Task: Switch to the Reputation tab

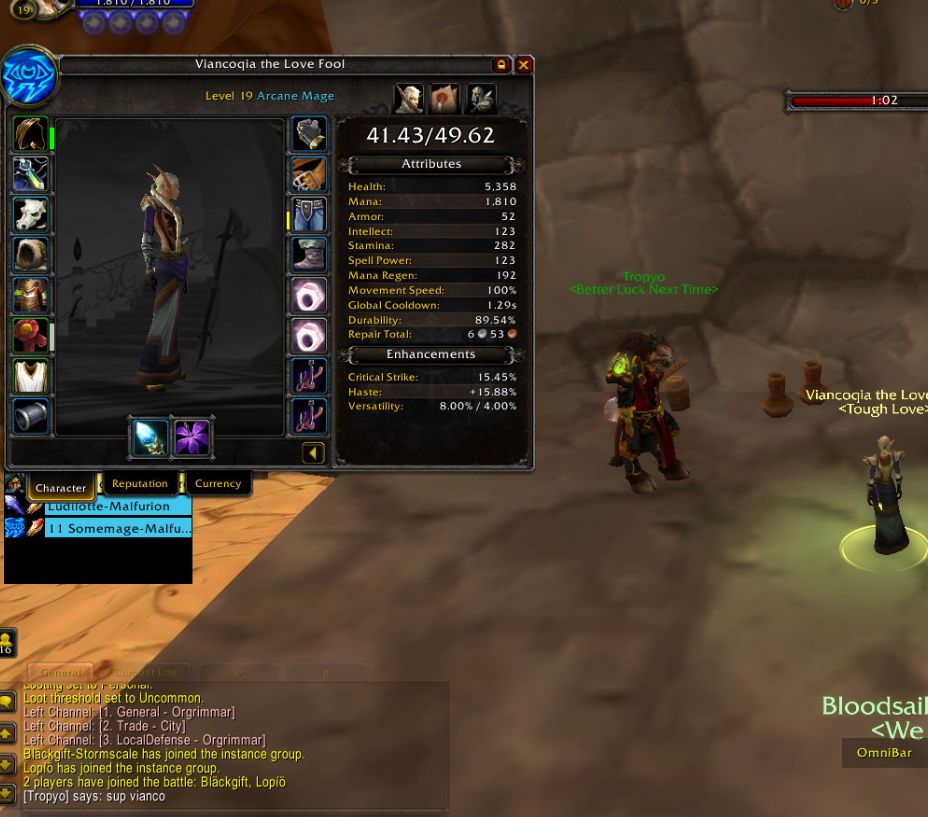Action: (140, 484)
